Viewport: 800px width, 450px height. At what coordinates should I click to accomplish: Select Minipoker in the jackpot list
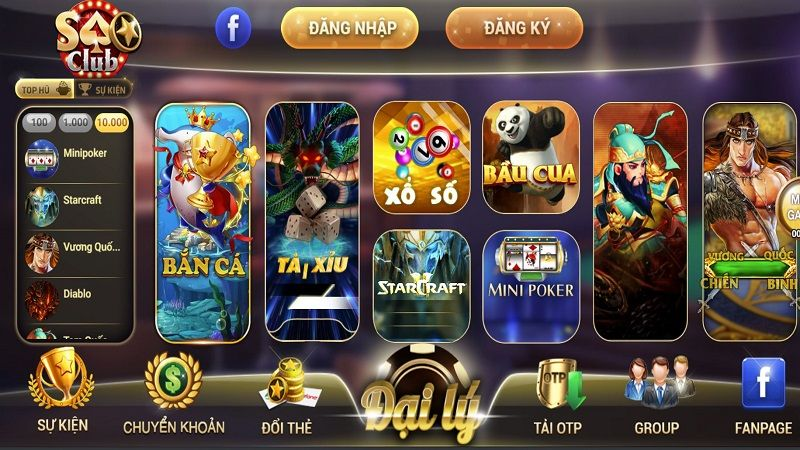point(75,154)
